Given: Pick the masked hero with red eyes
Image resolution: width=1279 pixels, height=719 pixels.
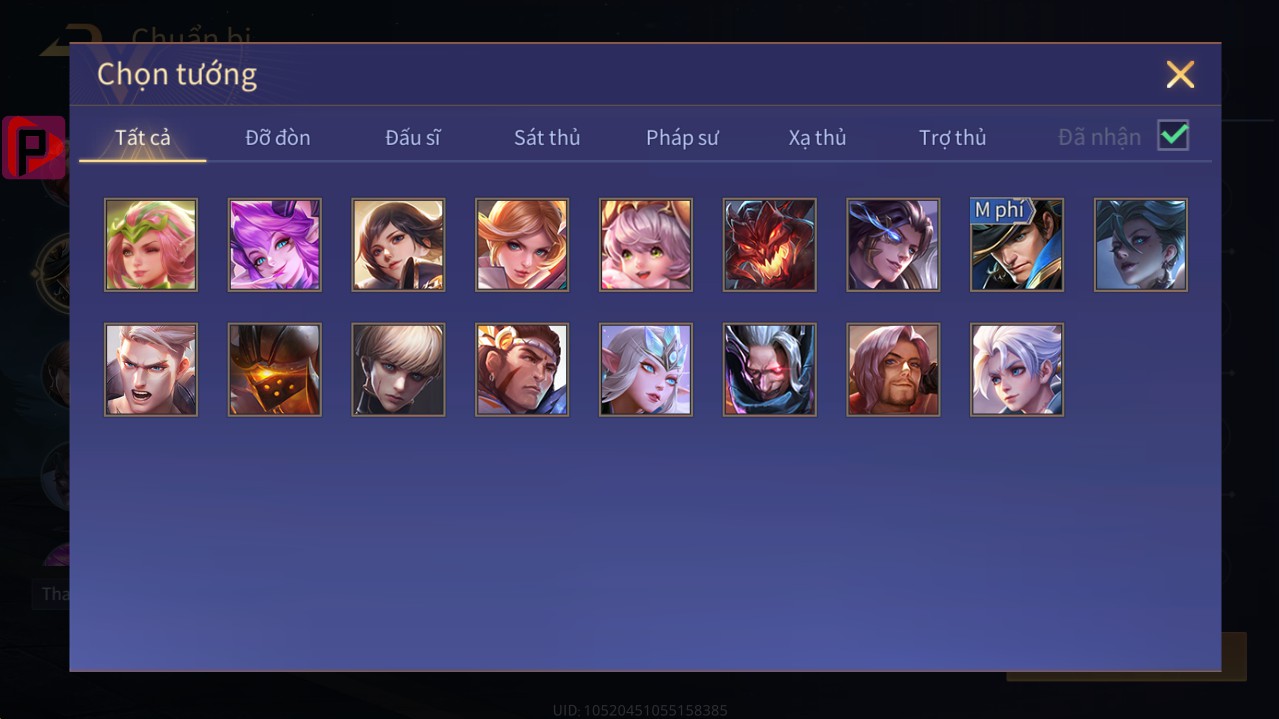Looking at the screenshot, I should (x=770, y=370).
